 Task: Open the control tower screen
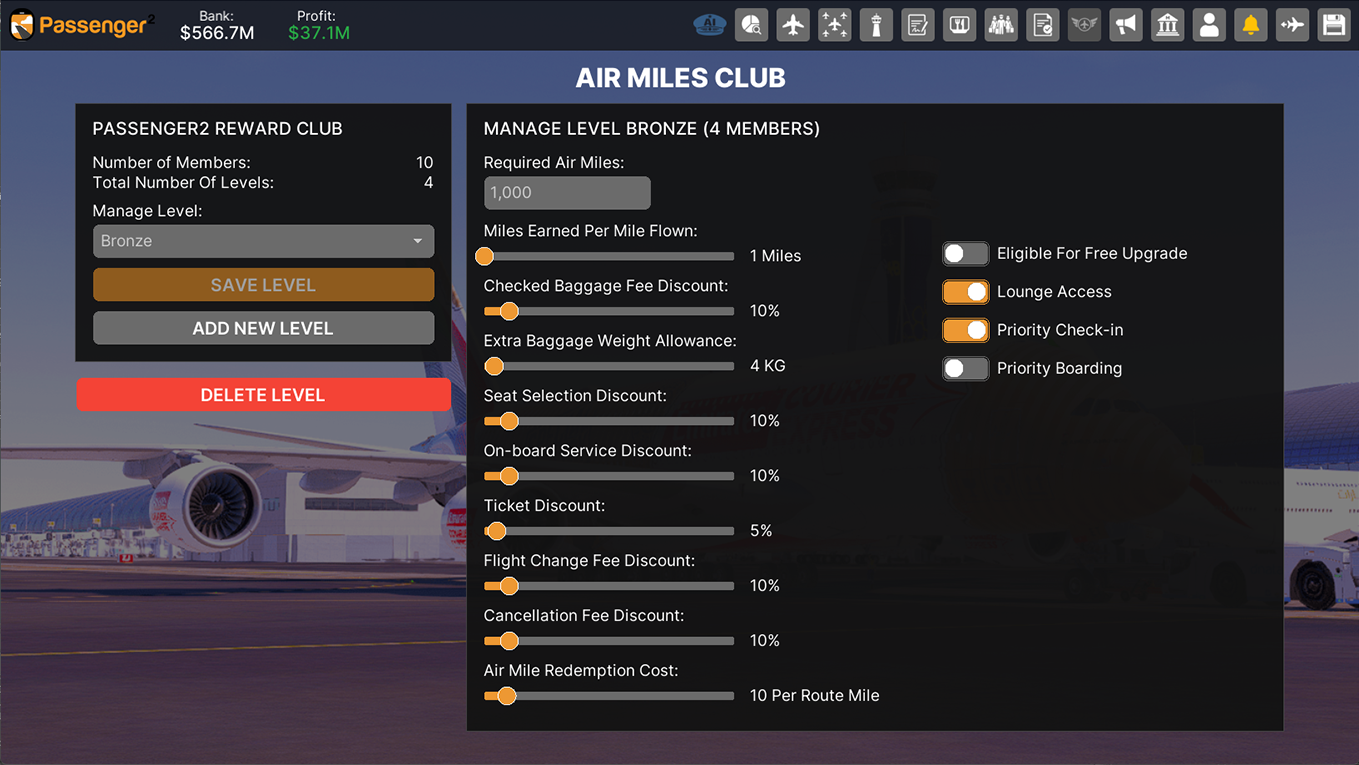tap(876, 25)
